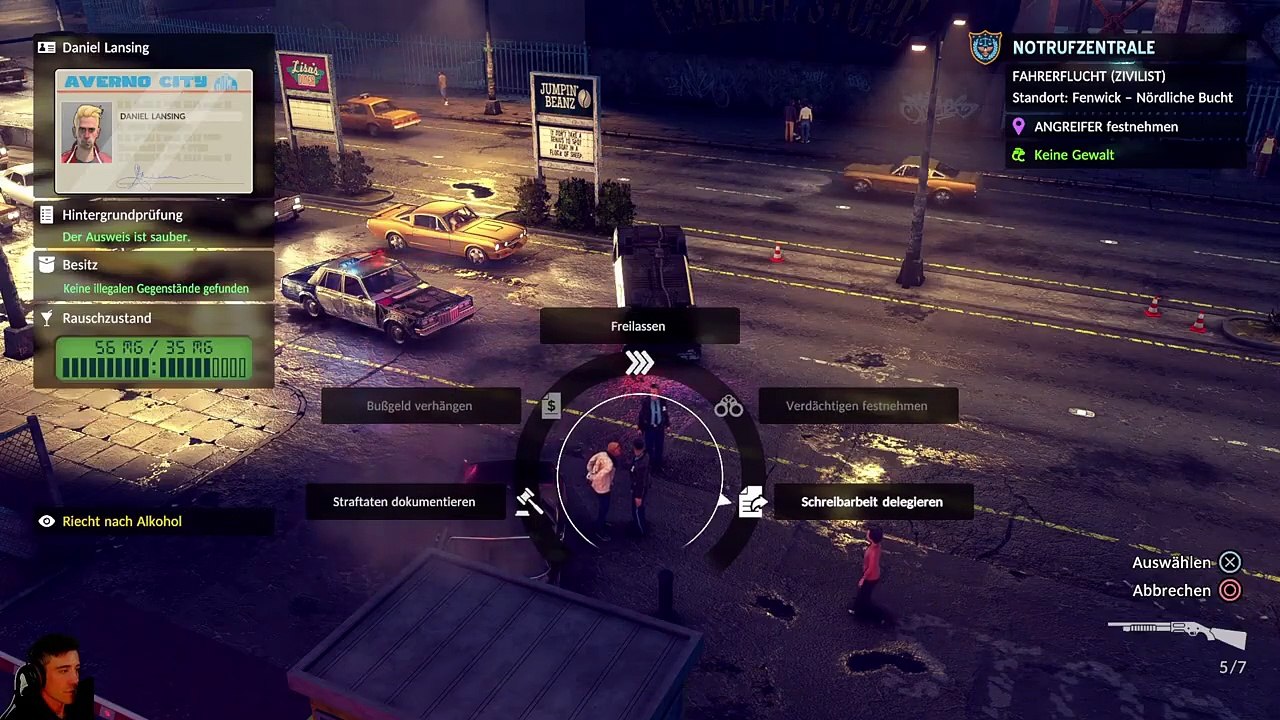Click the dollar fine icon
1280x720 pixels.
551,406
